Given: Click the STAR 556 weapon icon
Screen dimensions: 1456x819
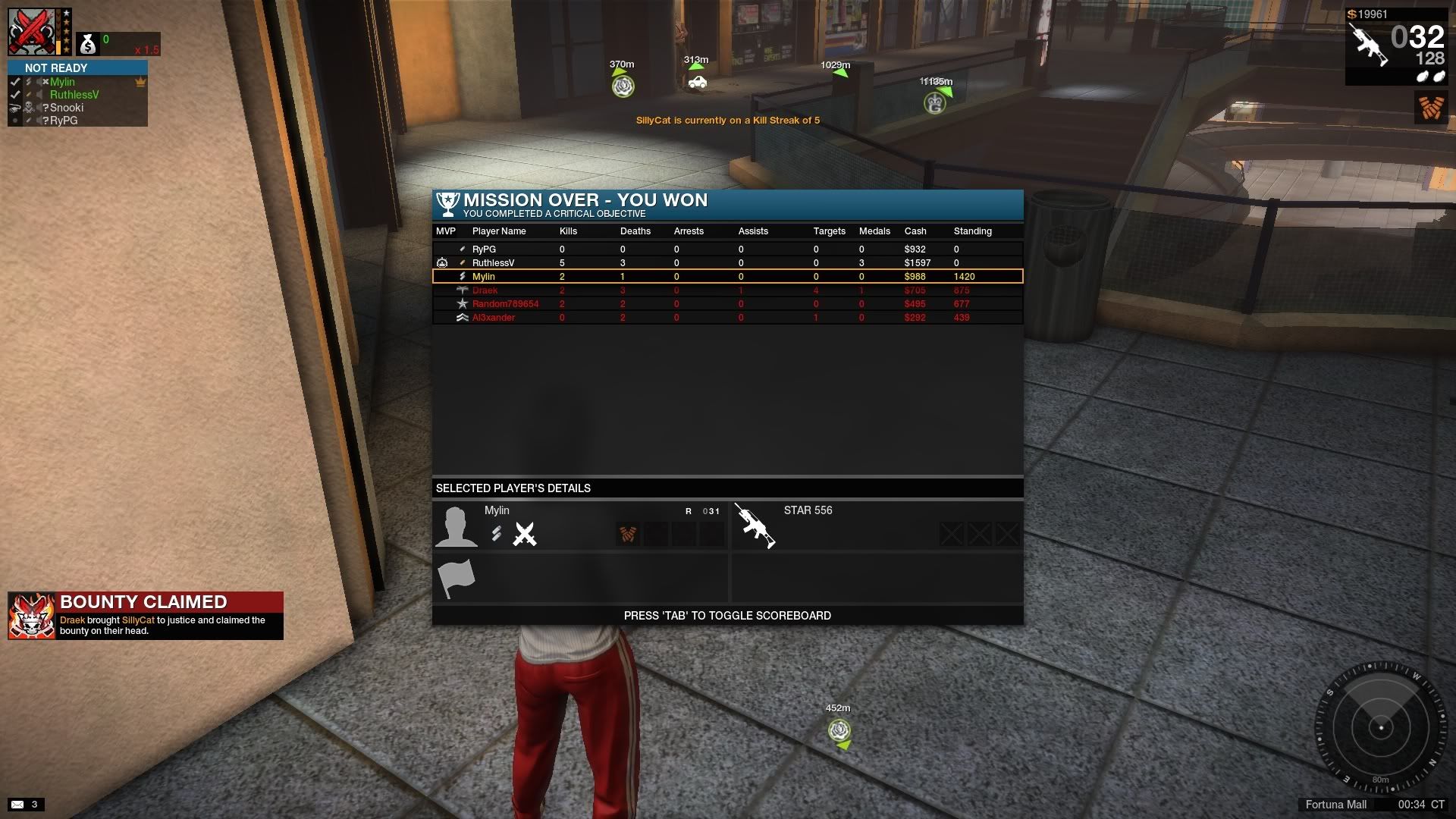Looking at the screenshot, I should click(755, 525).
